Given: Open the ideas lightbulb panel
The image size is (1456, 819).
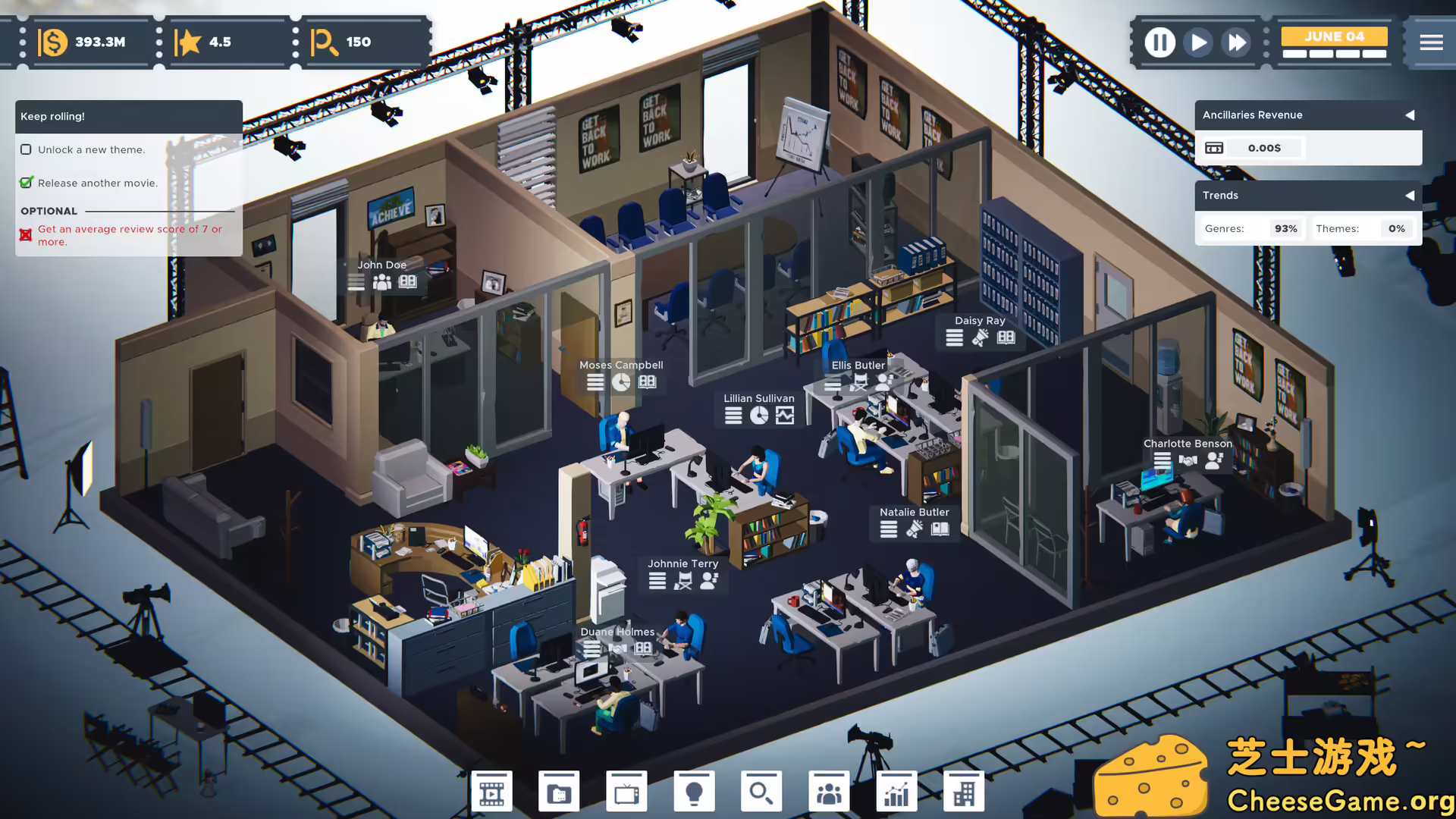Looking at the screenshot, I should click(x=694, y=790).
